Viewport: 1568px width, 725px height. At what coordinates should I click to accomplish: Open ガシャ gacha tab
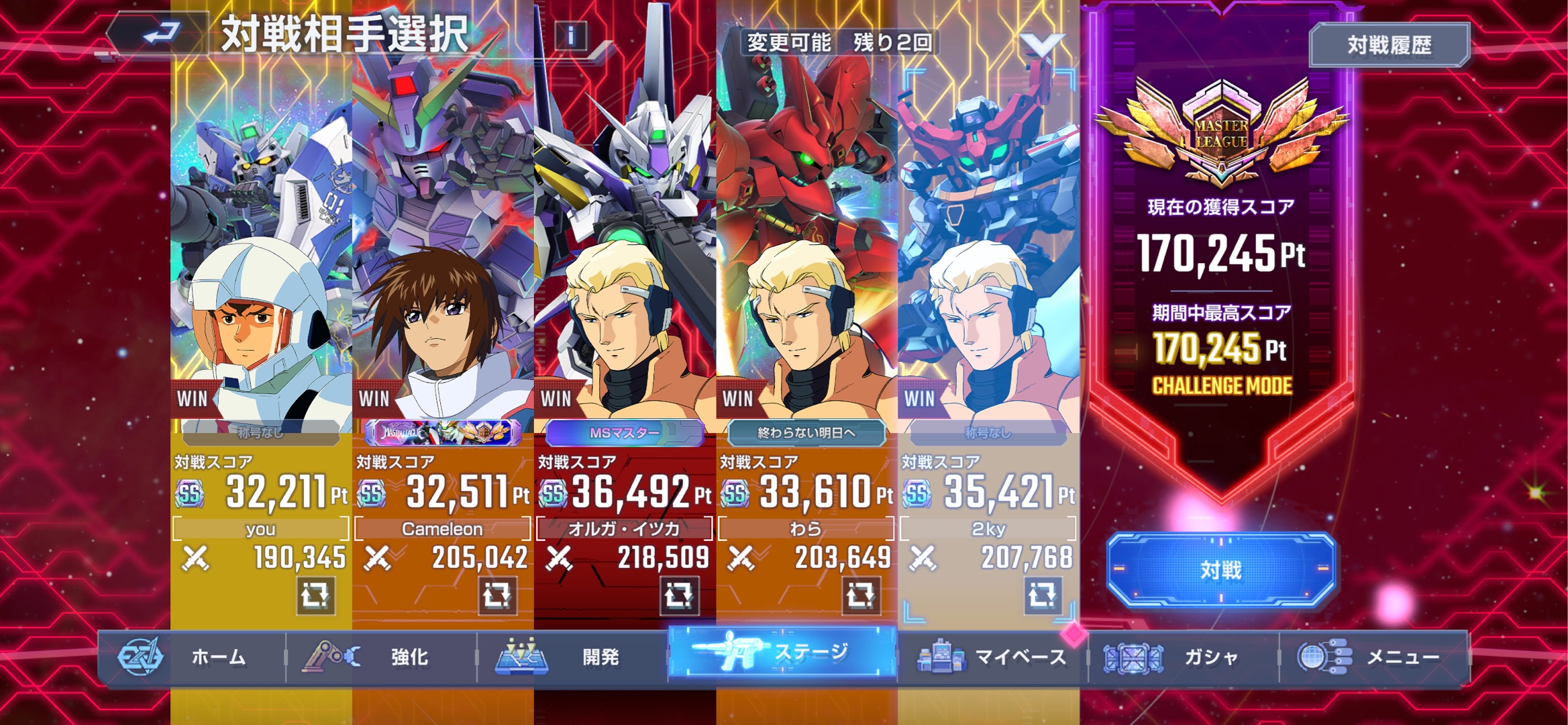1184,657
